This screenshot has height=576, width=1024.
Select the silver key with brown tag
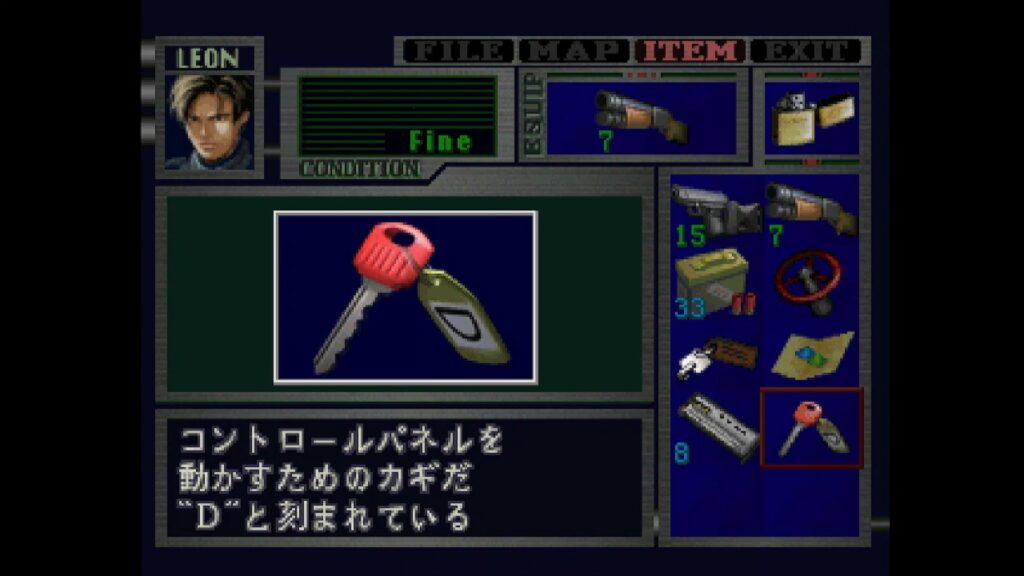pyautogui.click(x=714, y=355)
